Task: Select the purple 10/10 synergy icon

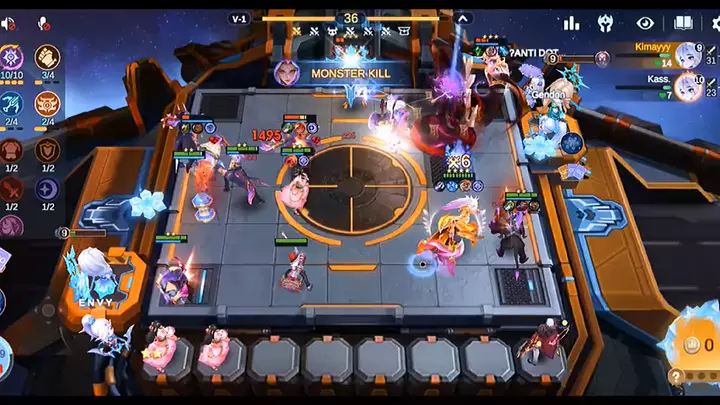Action: coord(13,58)
